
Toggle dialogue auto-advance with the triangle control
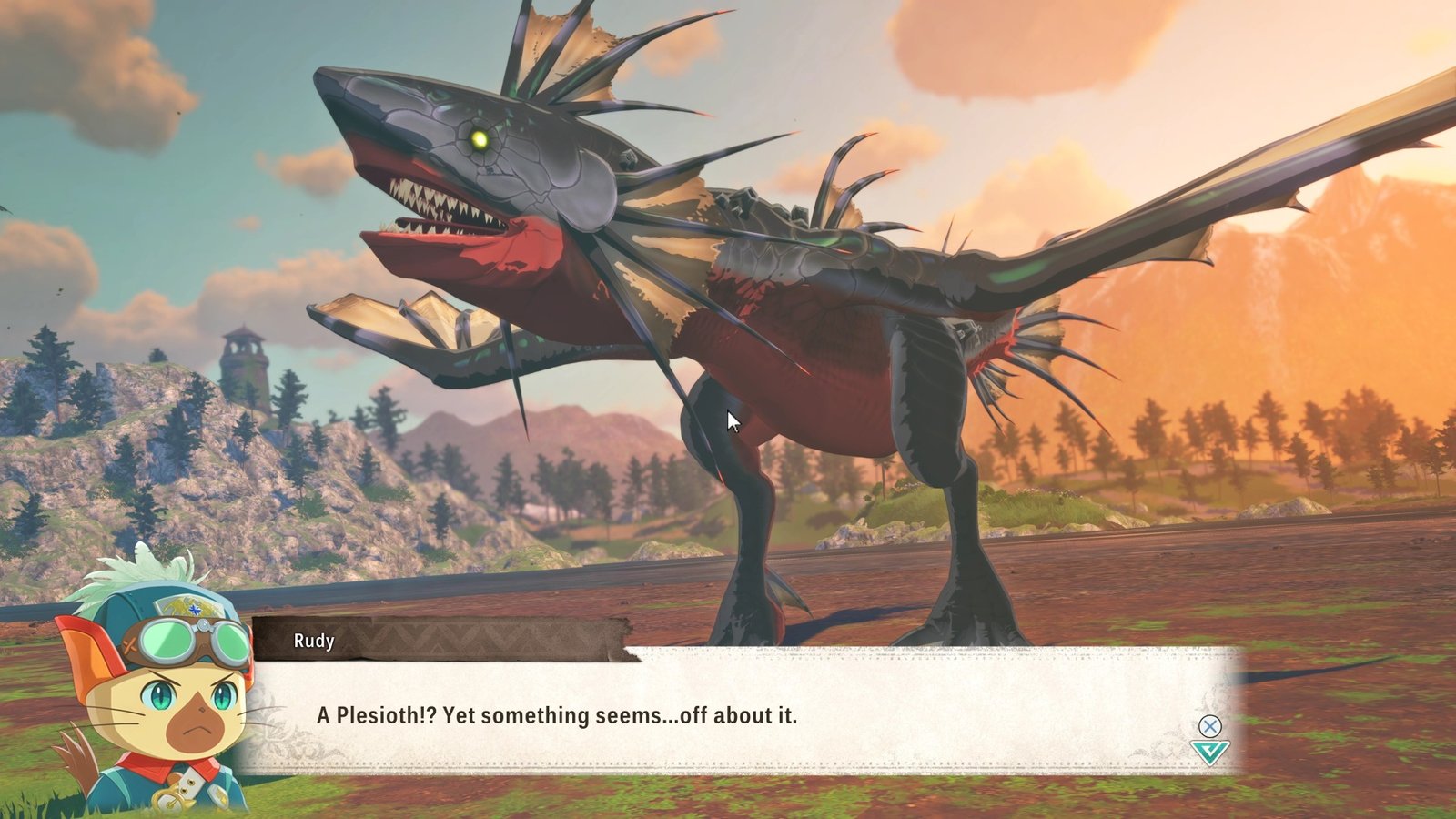coord(1210,752)
